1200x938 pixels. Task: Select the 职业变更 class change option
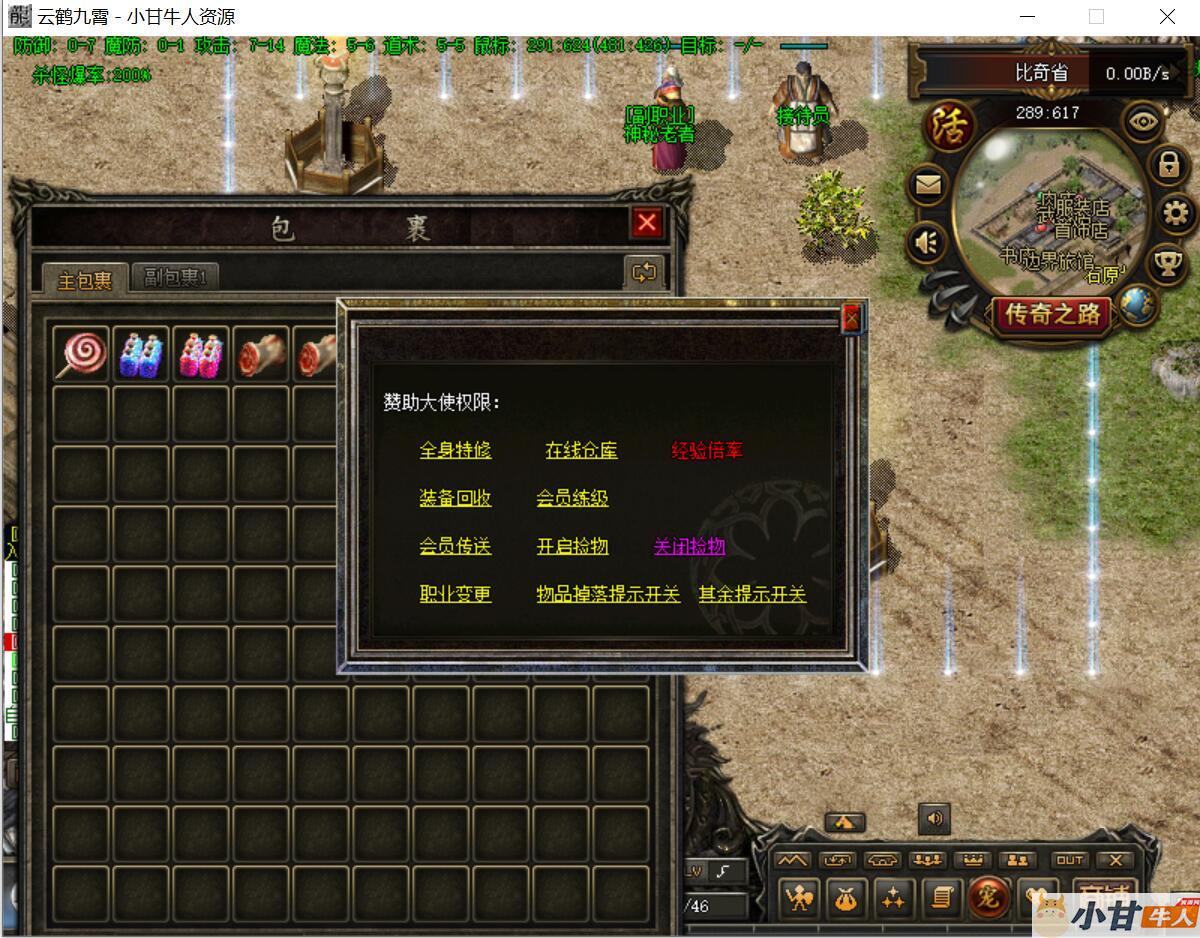click(455, 594)
